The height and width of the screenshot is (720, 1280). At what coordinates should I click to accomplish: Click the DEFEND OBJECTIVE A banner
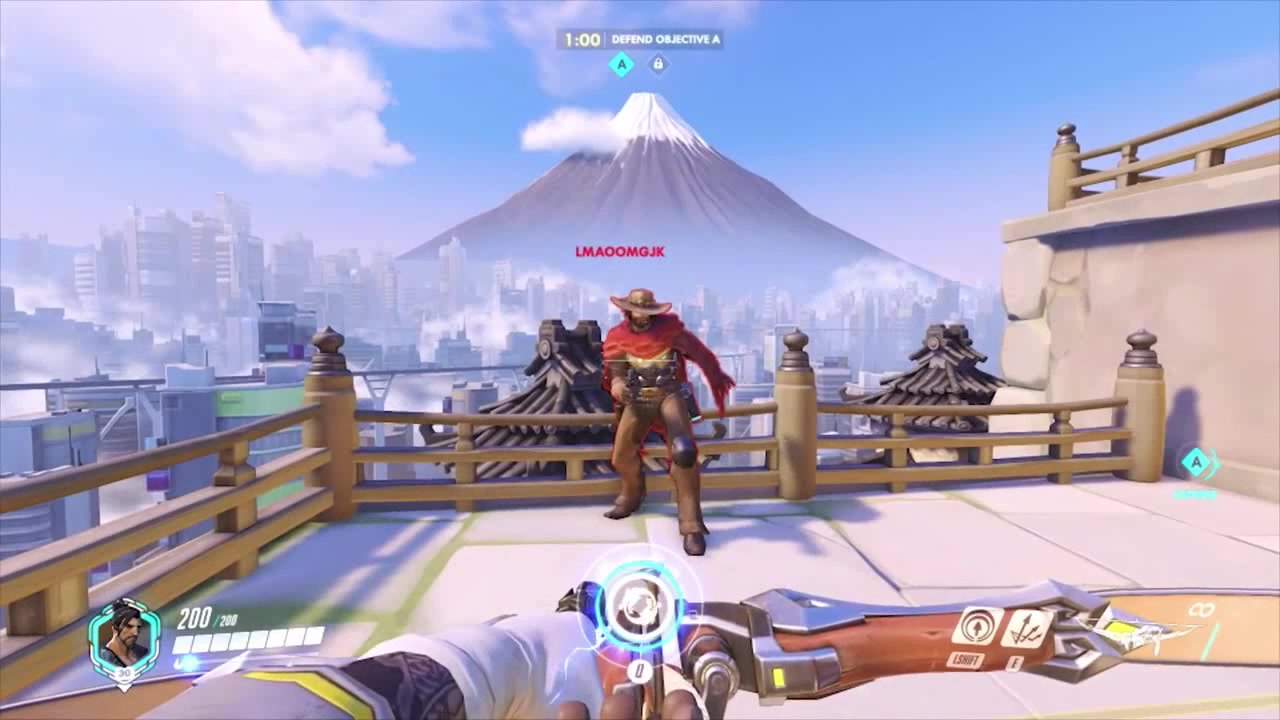(666, 41)
